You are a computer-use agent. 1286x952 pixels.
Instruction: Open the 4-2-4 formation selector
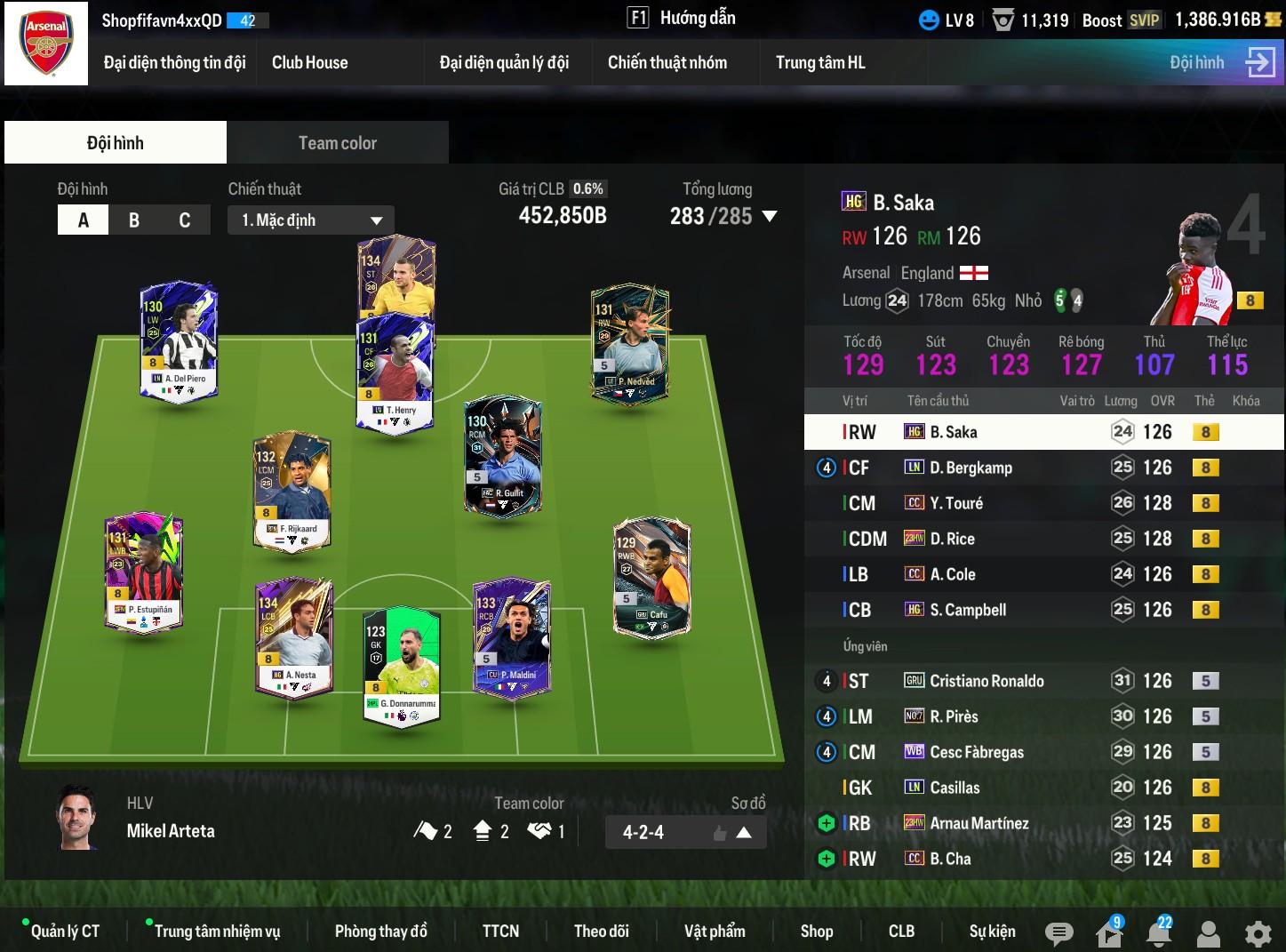coord(685,833)
